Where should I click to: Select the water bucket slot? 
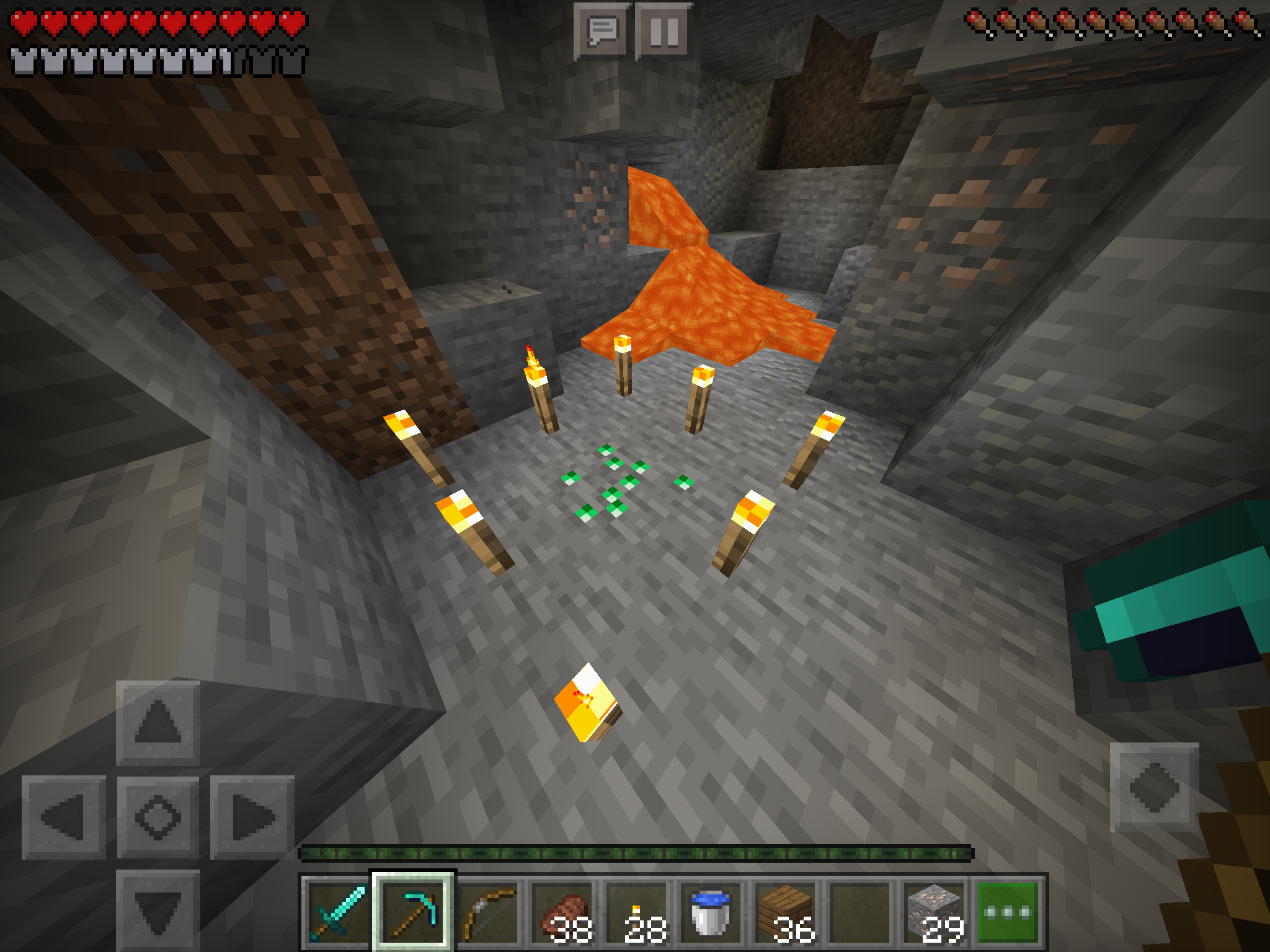click(x=711, y=911)
